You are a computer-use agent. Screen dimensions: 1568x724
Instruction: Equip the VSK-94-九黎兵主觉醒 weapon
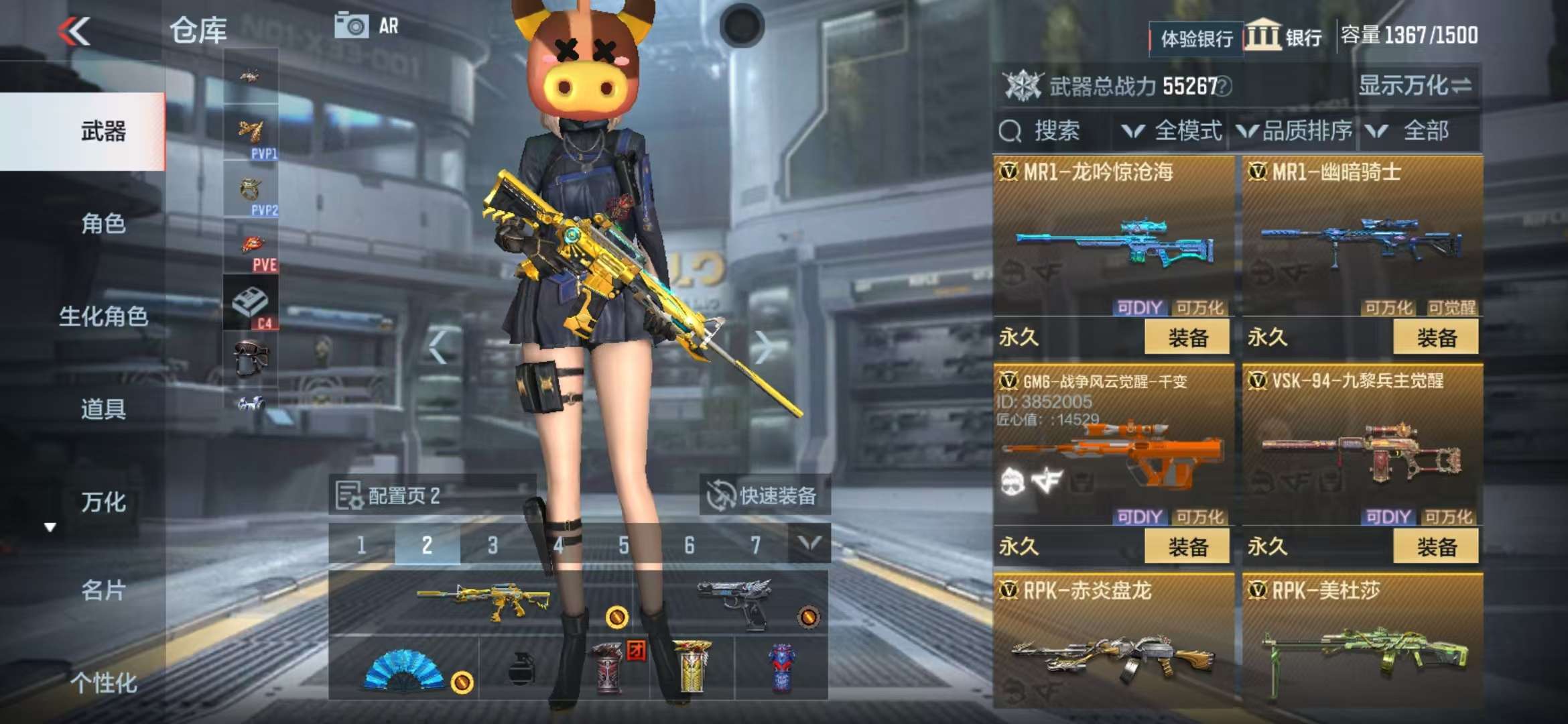click(x=1435, y=546)
